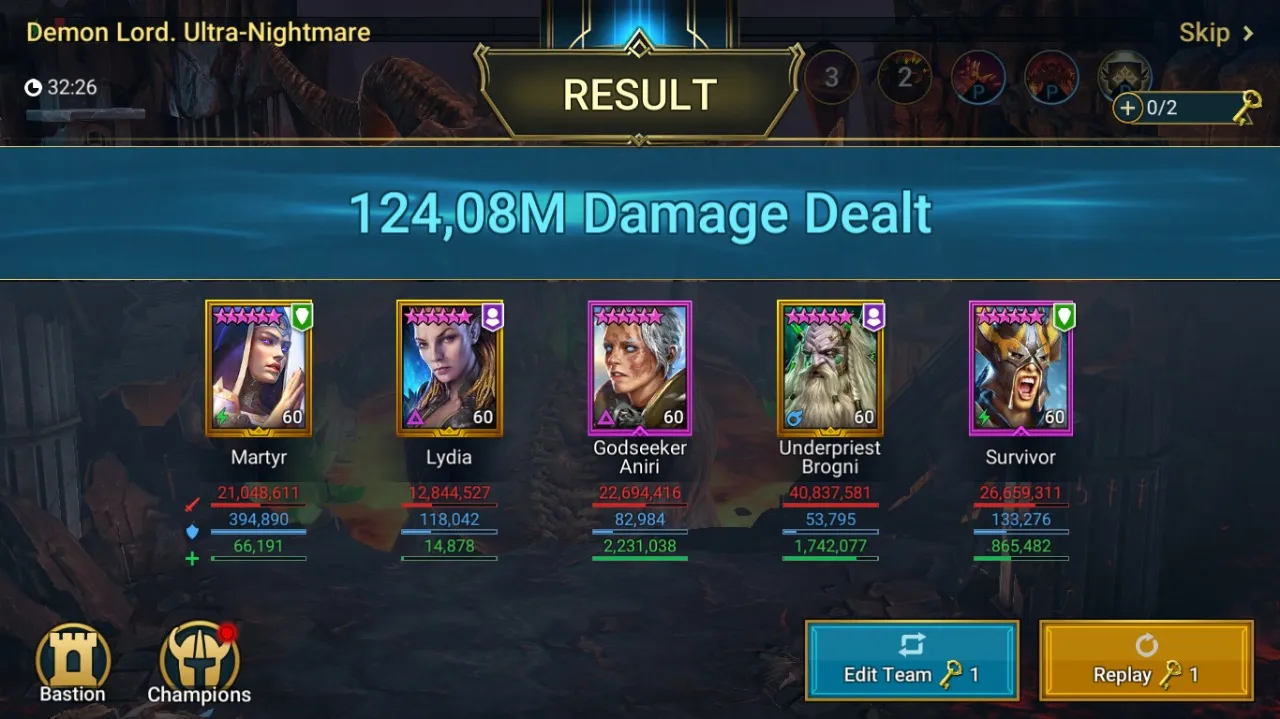Replay the Demon Lord battle
Viewport: 1280px width, 719px height.
1146,660
